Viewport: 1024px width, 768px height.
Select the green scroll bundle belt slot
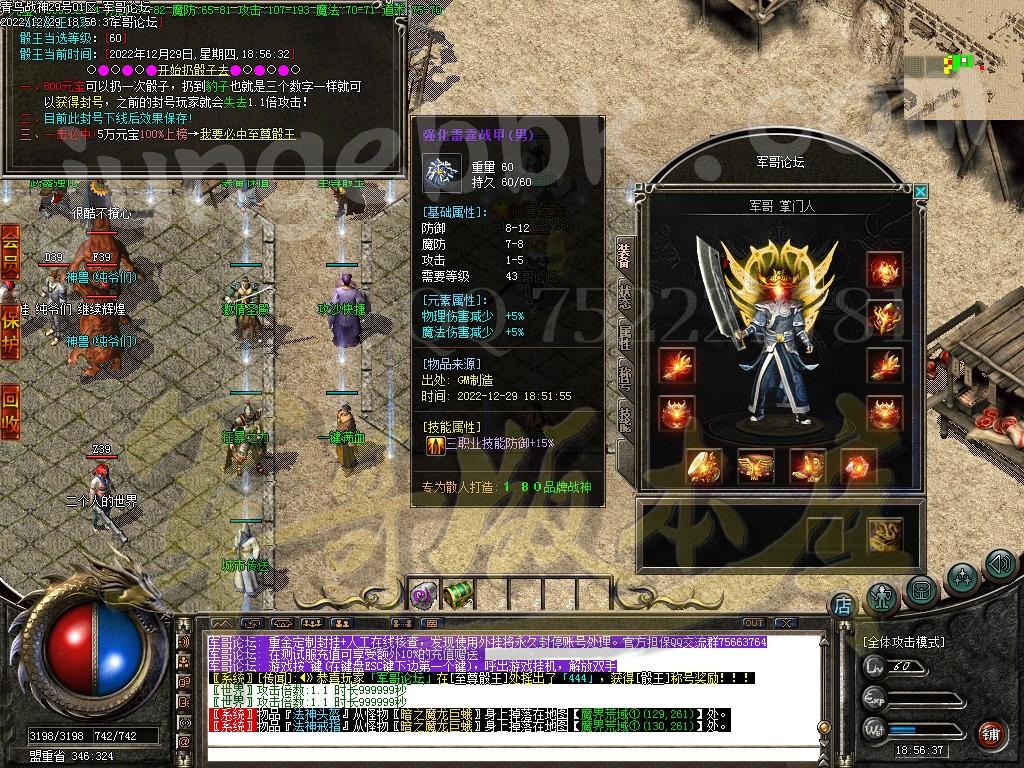[458, 592]
